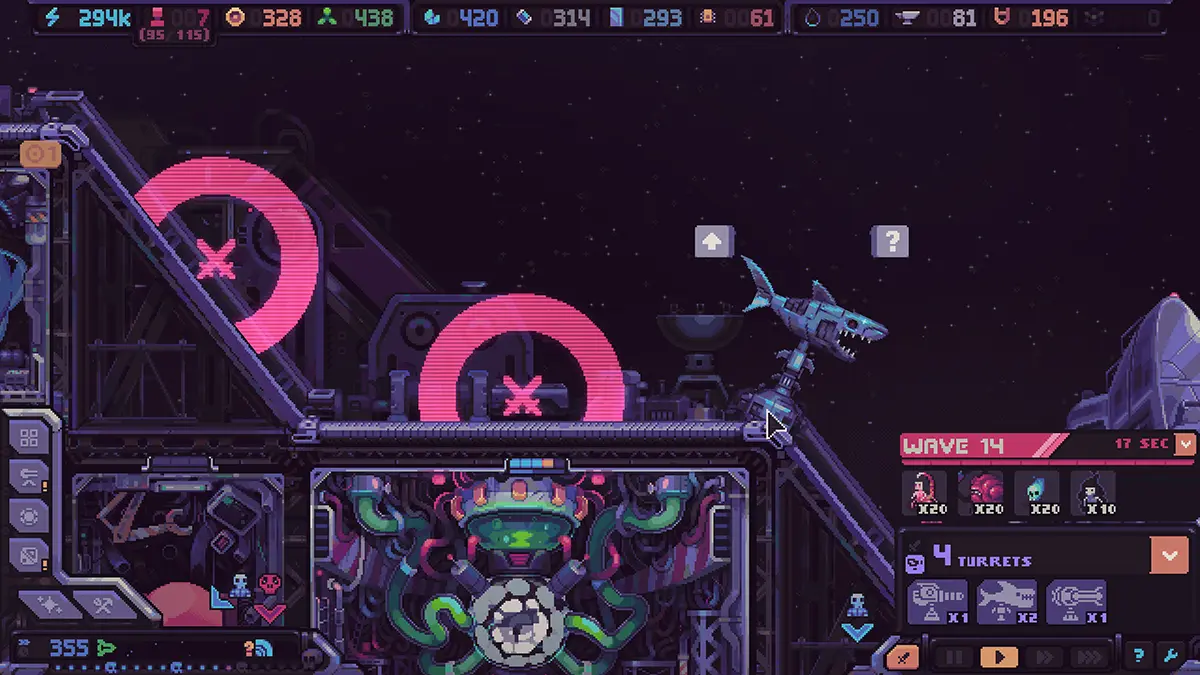
Task: Open the wrench settings button
Action: tap(1170, 657)
